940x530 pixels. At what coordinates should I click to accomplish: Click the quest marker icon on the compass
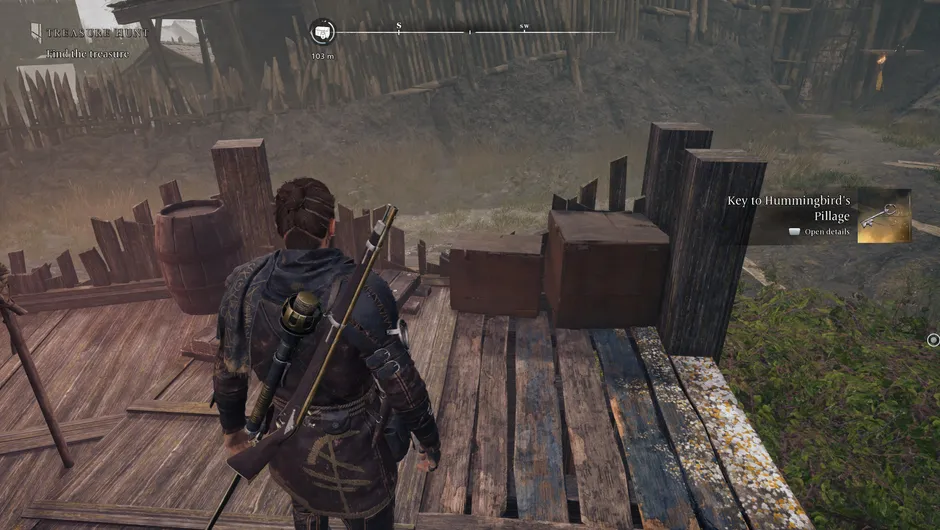322,32
